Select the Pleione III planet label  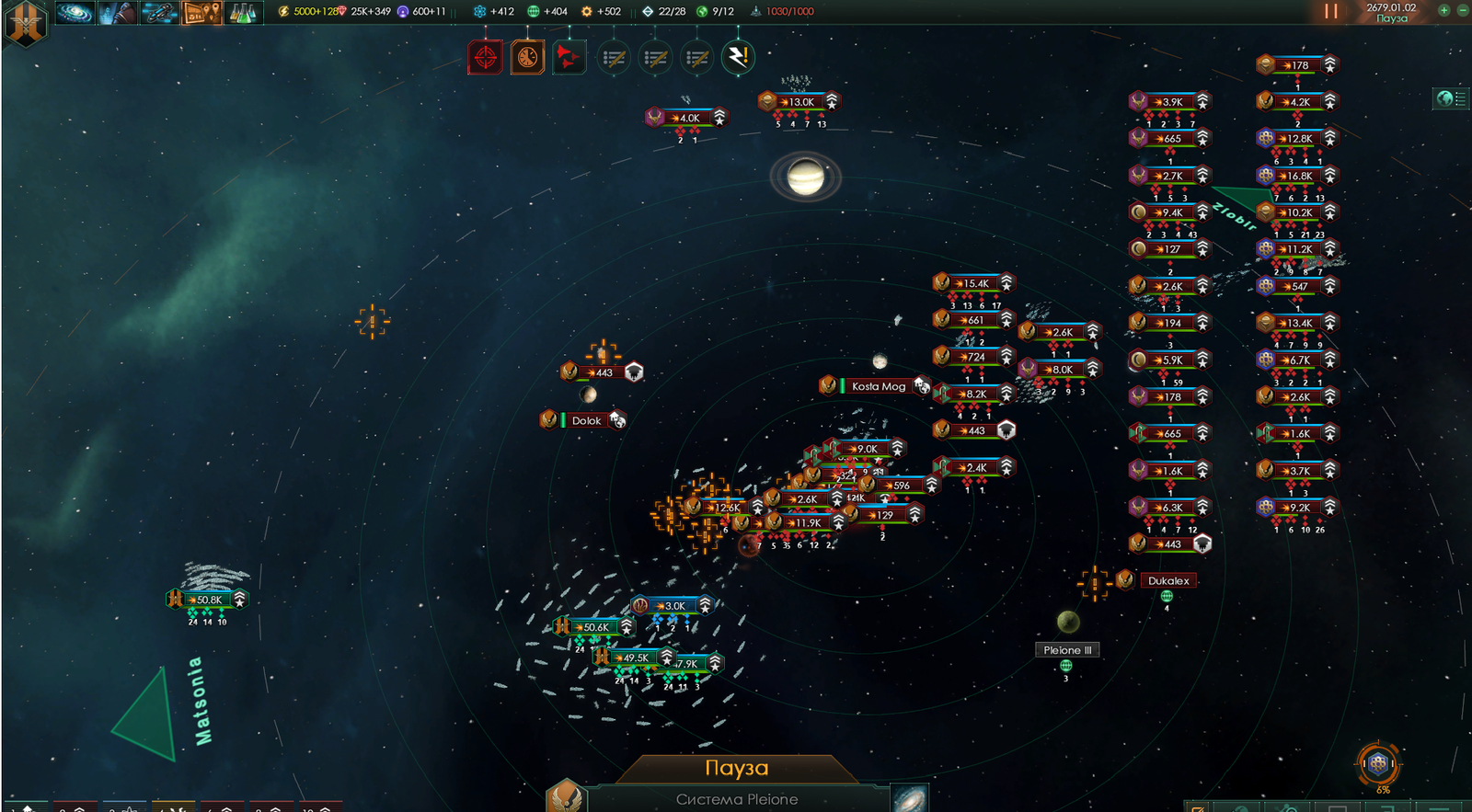click(x=1067, y=649)
